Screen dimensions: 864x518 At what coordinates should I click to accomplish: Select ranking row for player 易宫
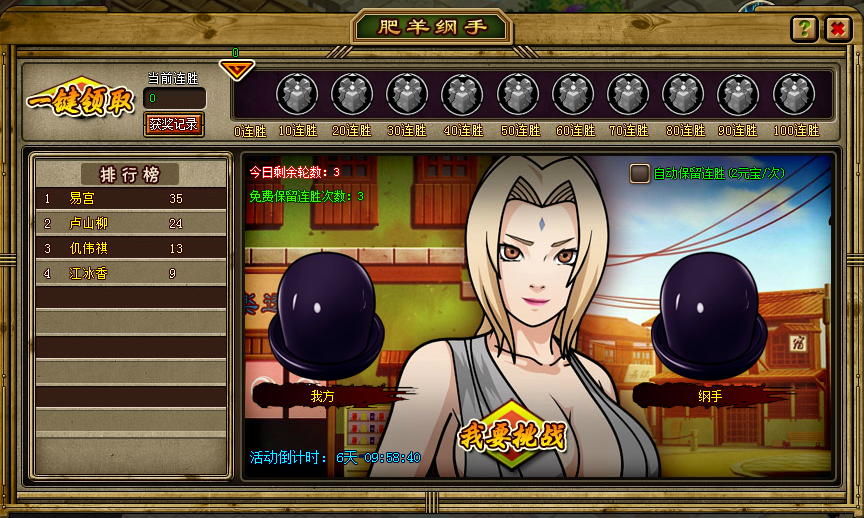(x=129, y=199)
